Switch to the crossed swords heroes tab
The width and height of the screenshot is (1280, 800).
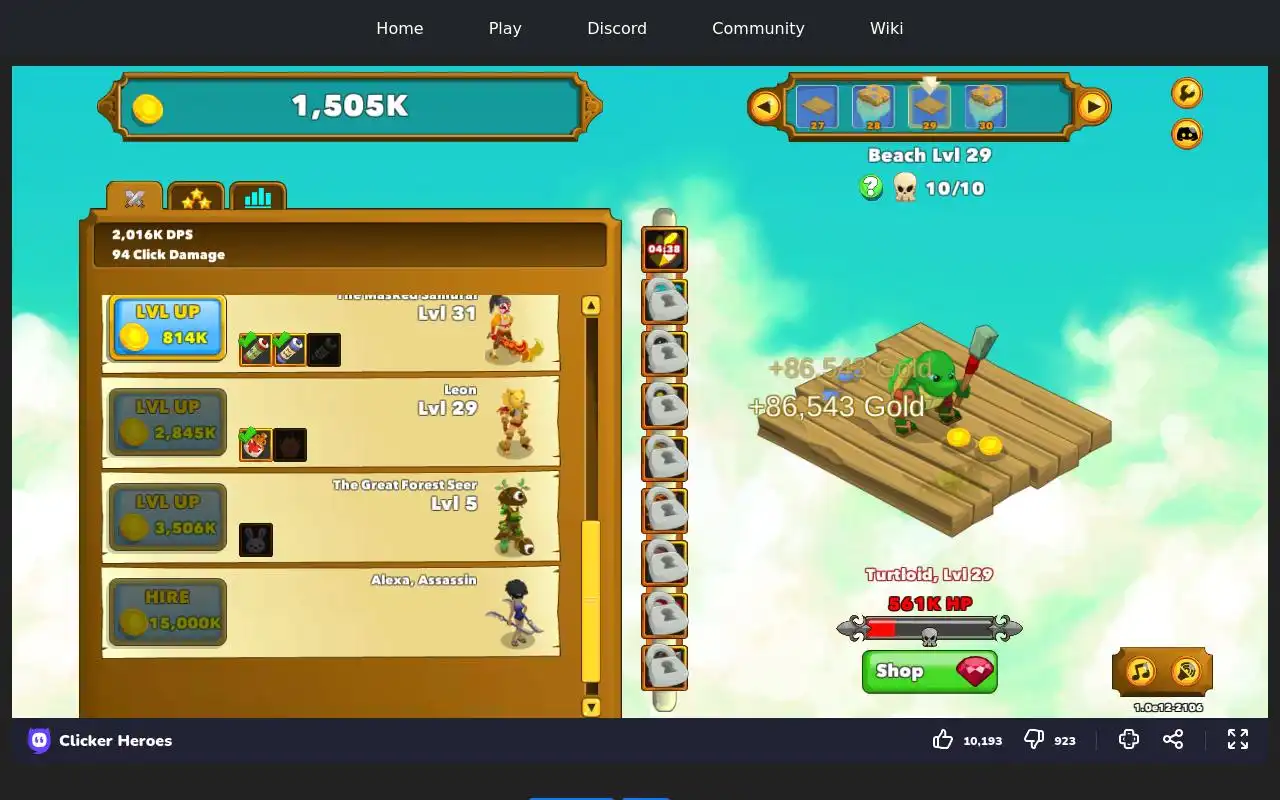tap(135, 198)
